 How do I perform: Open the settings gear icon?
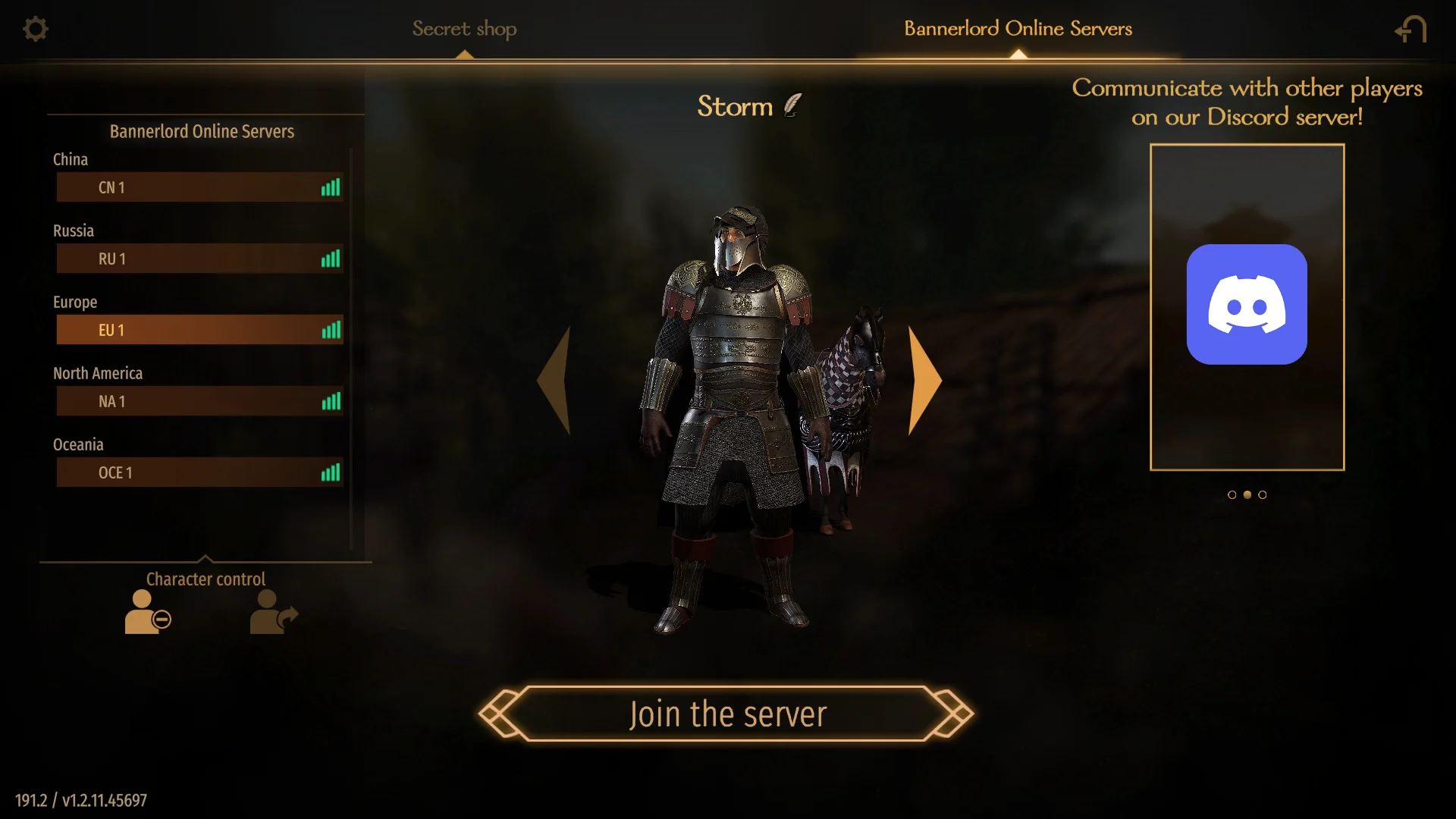[x=35, y=29]
